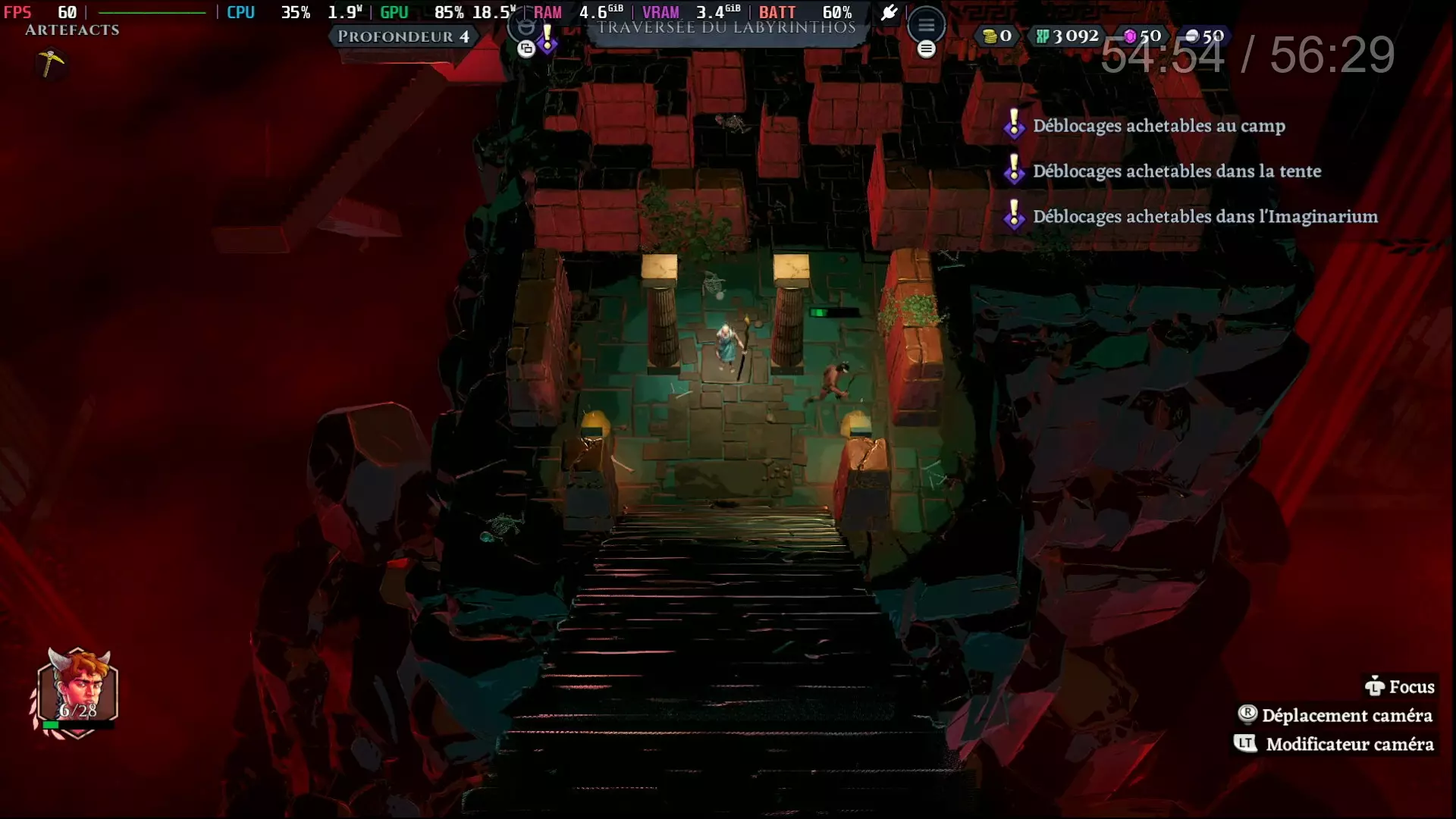Choose 'Déblocages achetables dans l'Imaginarium' entry
Viewport: 1456px width, 819px height.
point(1204,217)
